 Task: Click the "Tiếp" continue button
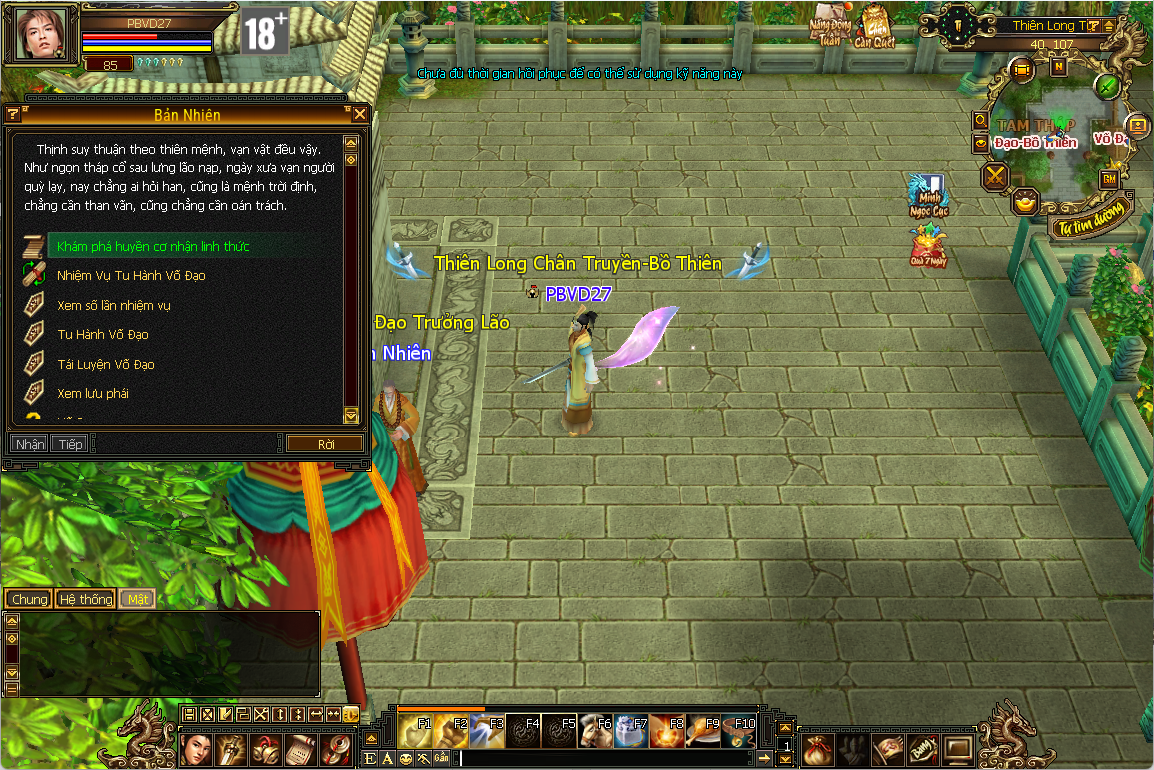(x=70, y=444)
